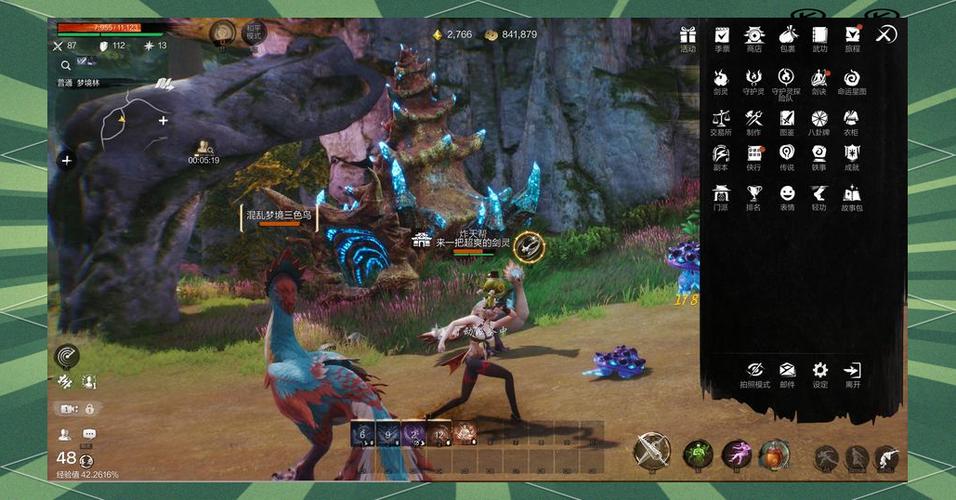Open the 包裹 bag inventory
956x500 pixels.
point(787,35)
